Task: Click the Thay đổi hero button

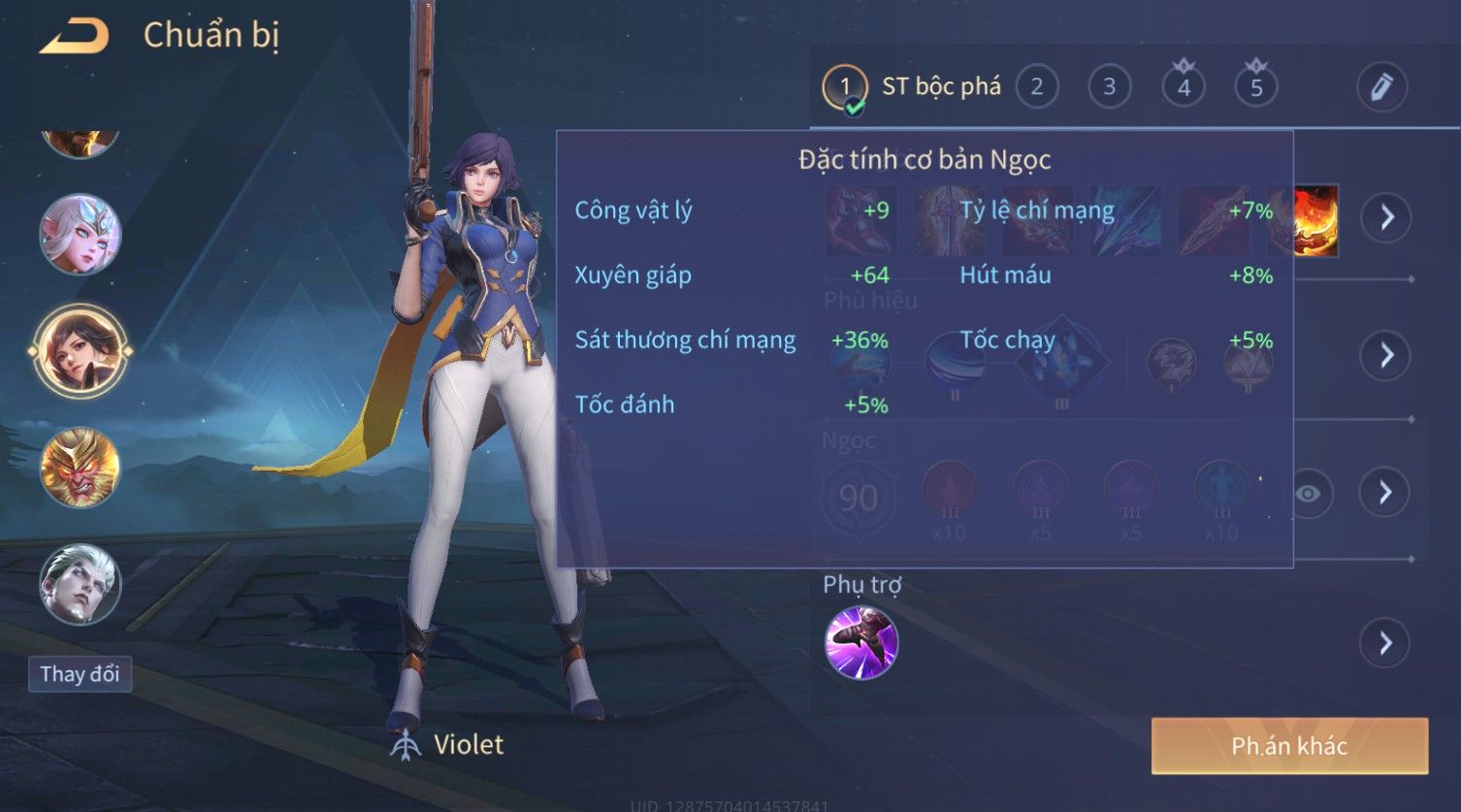Action: (80, 673)
